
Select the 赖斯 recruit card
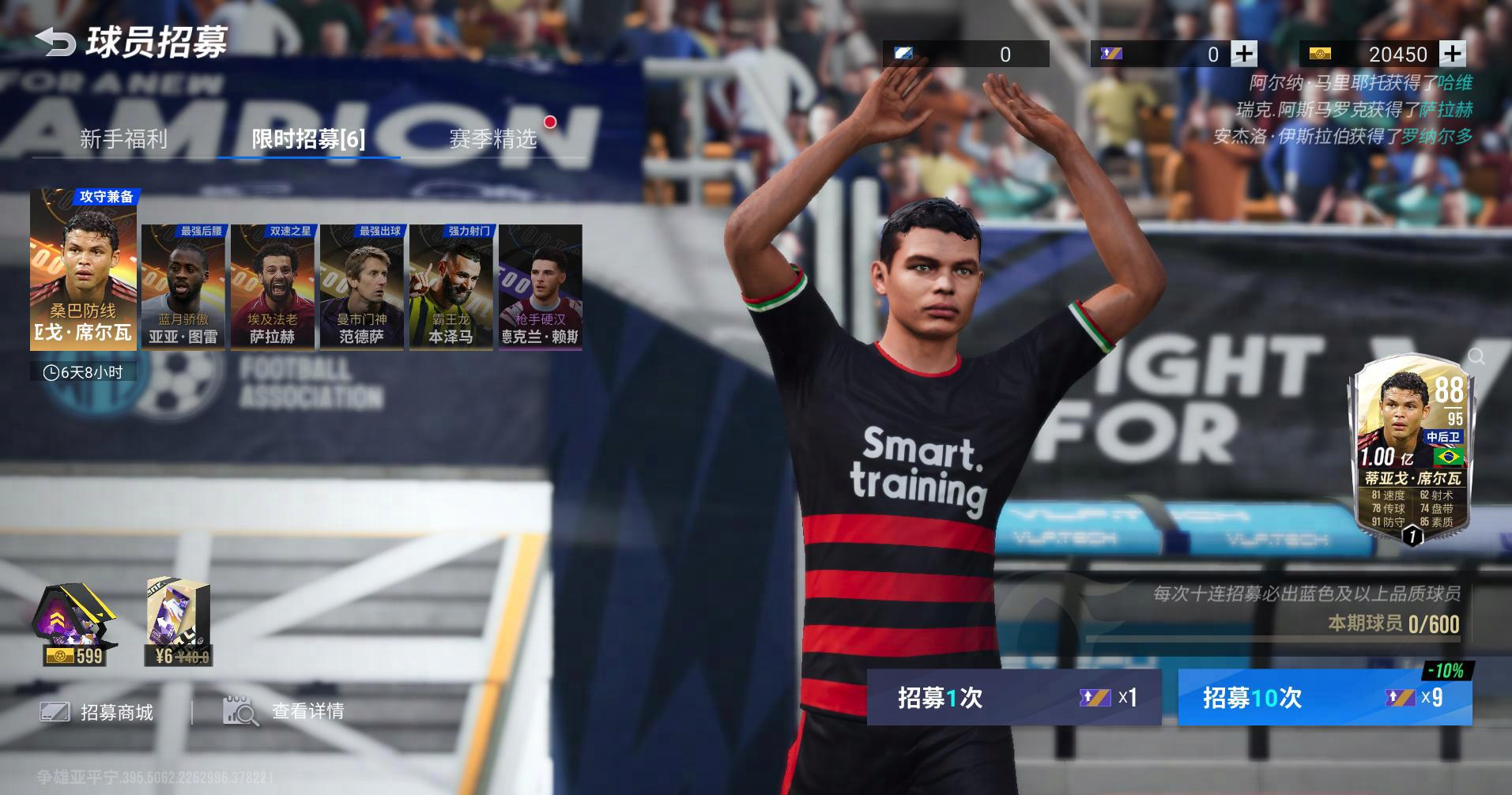[541, 287]
